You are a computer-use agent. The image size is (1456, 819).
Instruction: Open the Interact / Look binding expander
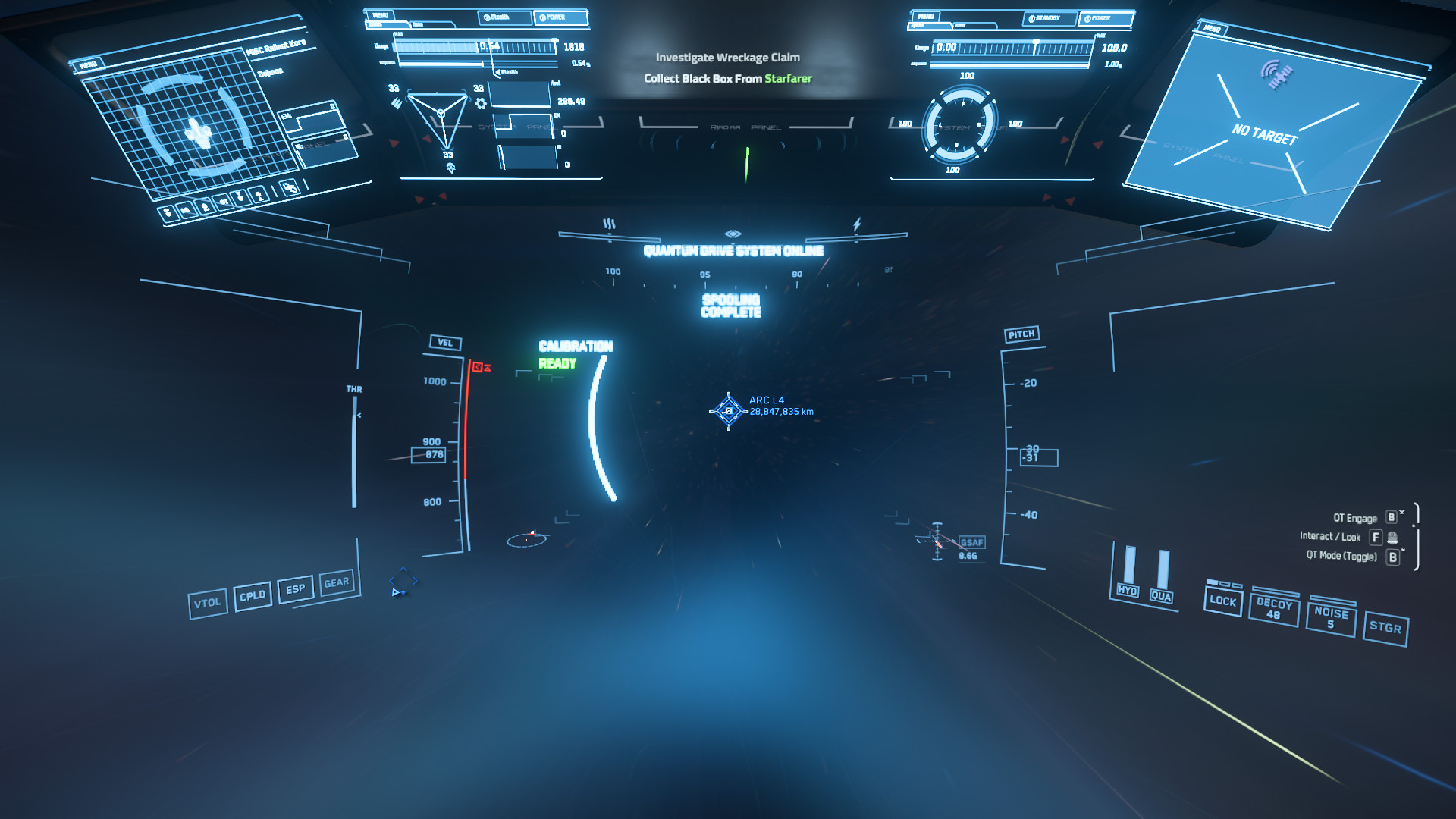[1392, 538]
